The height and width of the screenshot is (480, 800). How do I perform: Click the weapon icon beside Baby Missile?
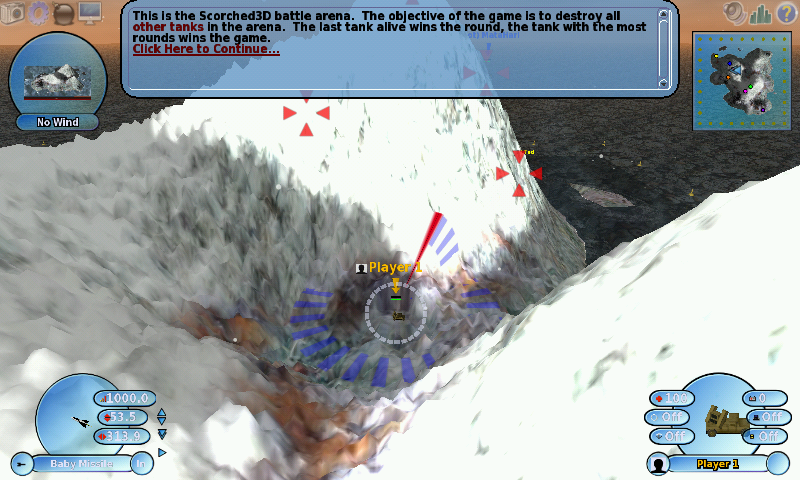tap(22, 463)
